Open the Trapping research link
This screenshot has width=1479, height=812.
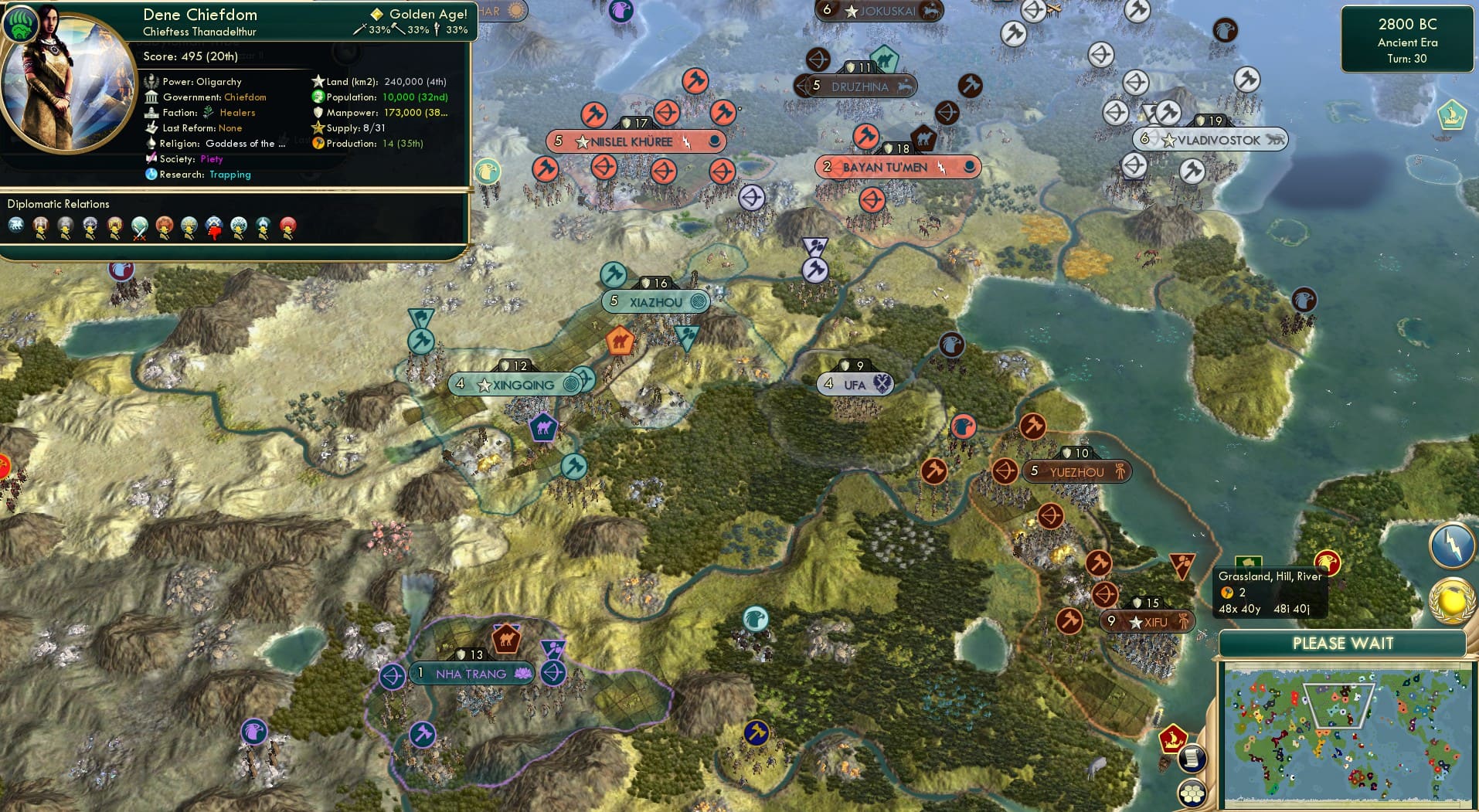(229, 175)
